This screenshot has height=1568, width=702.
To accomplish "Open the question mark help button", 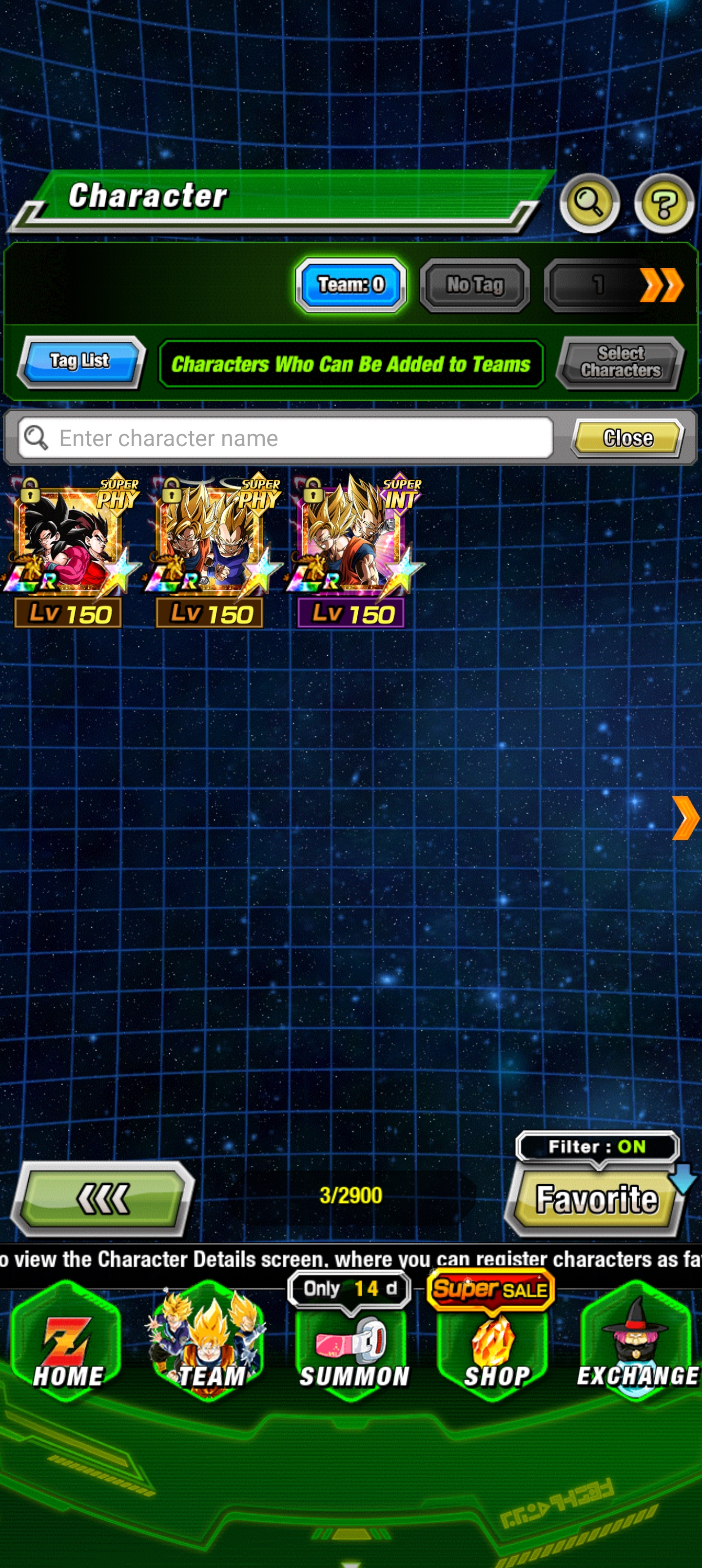I will point(663,203).
